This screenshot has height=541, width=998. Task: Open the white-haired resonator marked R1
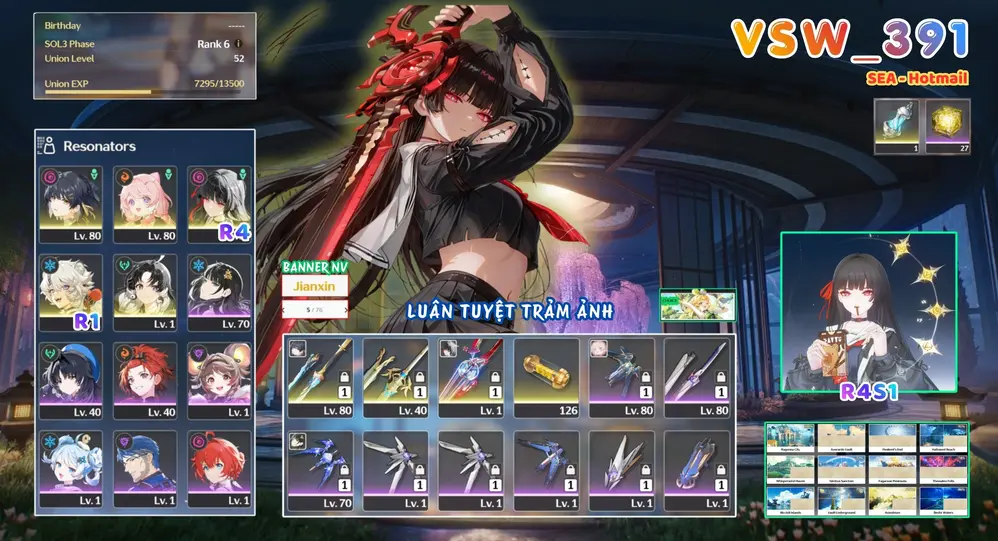click(x=71, y=293)
